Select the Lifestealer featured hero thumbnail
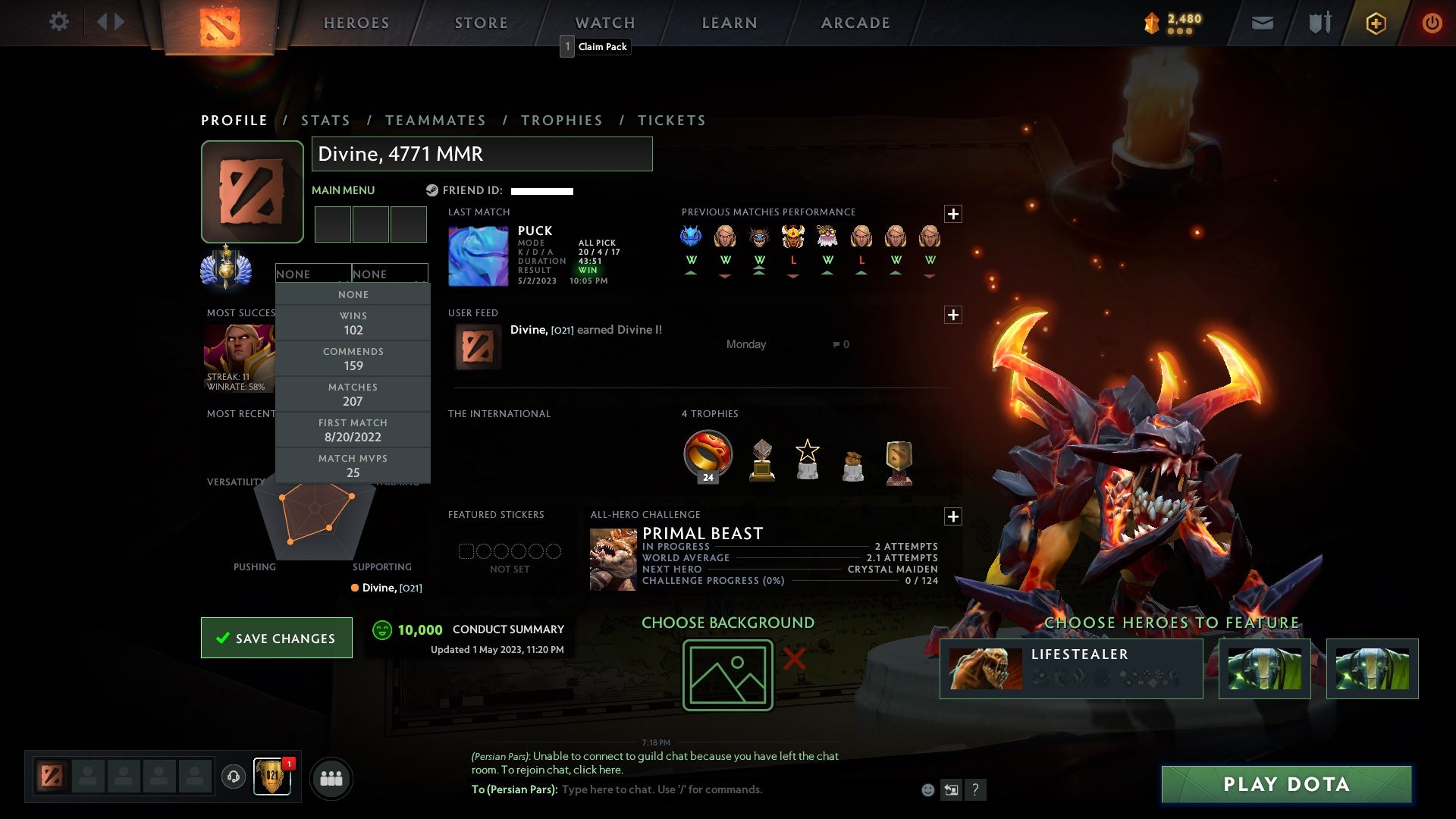The height and width of the screenshot is (819, 1456). coord(986,668)
